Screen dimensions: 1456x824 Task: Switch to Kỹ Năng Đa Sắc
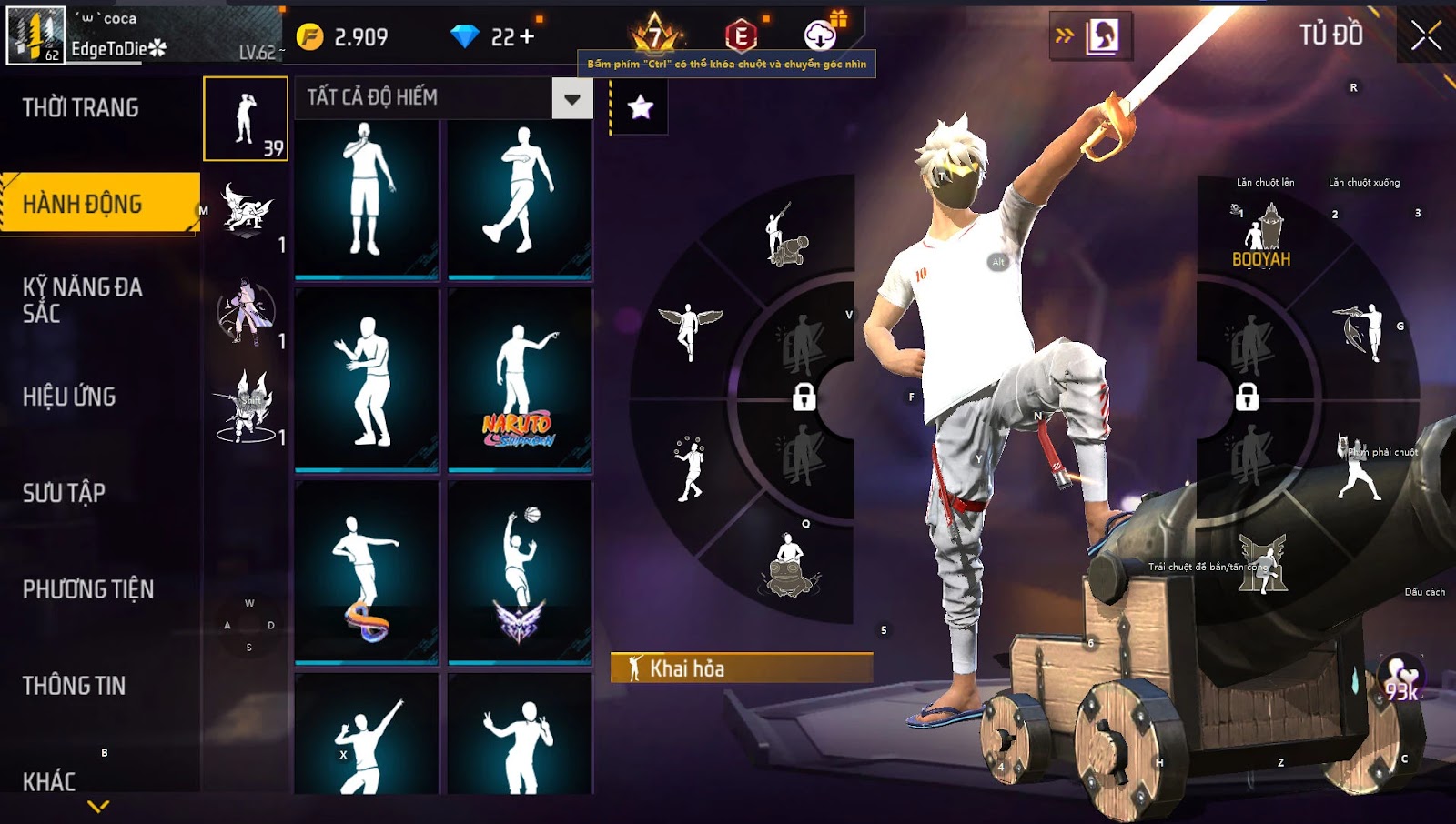(x=83, y=300)
